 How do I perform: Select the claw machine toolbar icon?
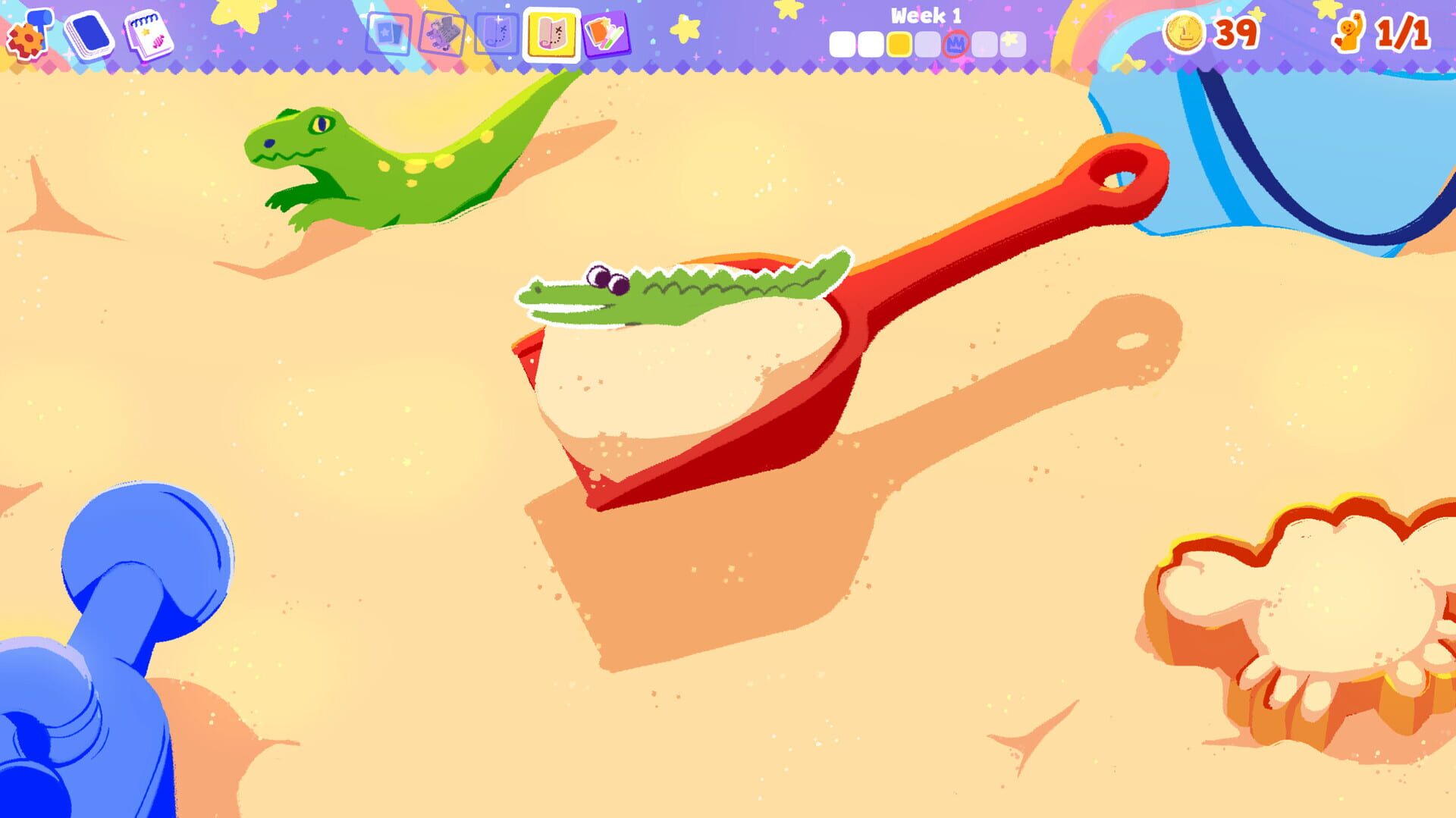pos(444,34)
